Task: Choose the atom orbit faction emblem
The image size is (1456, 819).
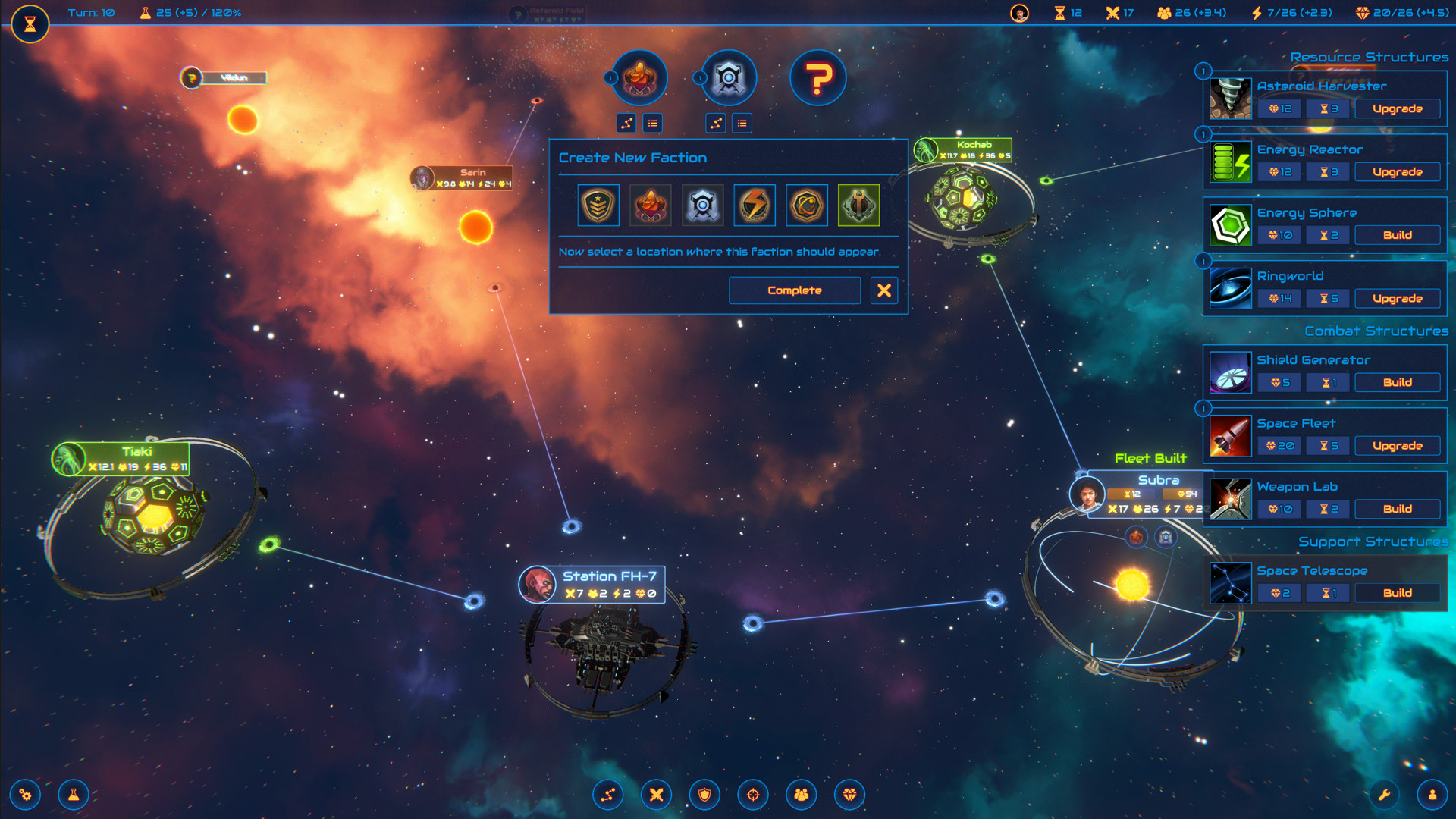Action: [806, 205]
